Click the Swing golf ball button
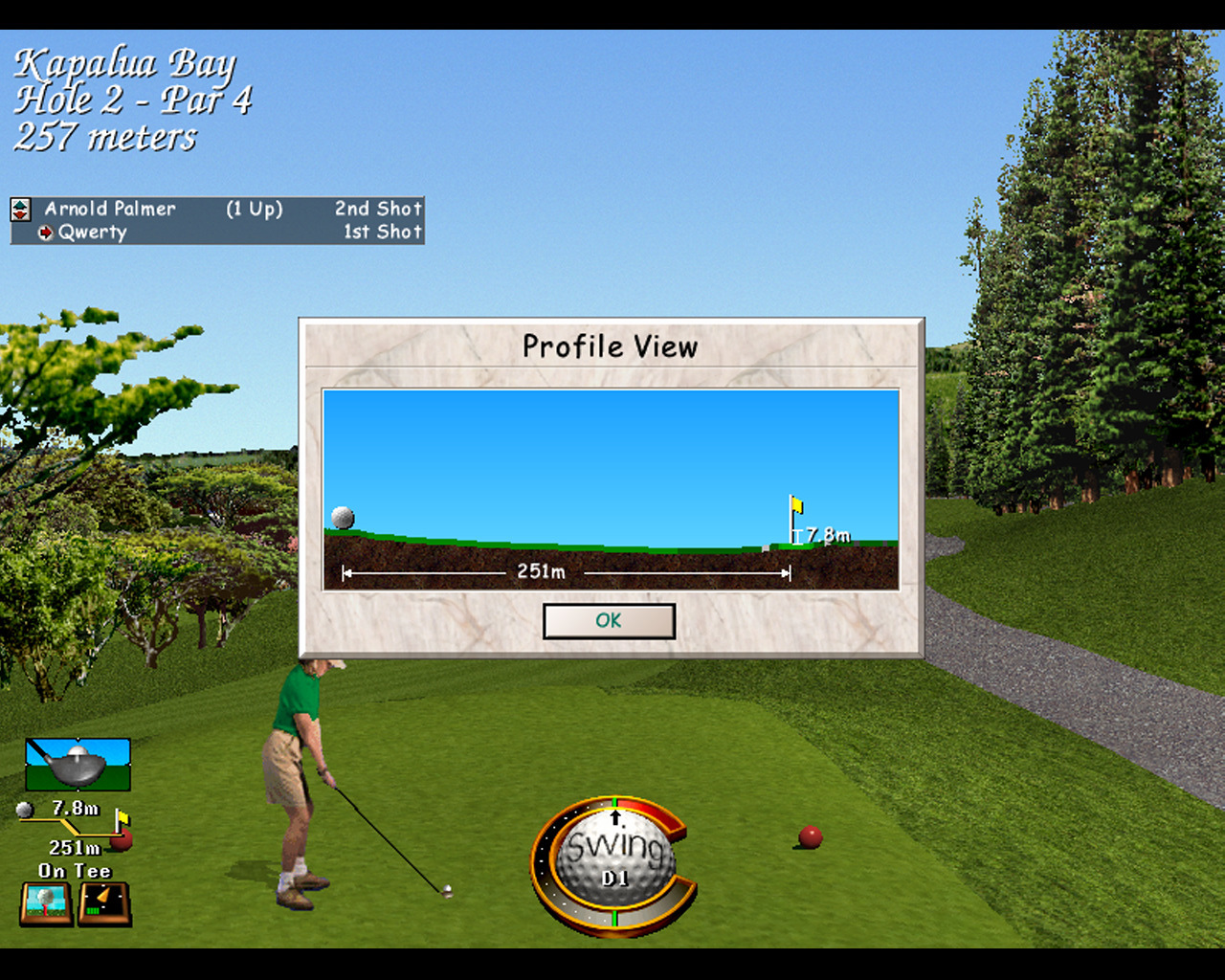1225x980 pixels. (613, 858)
